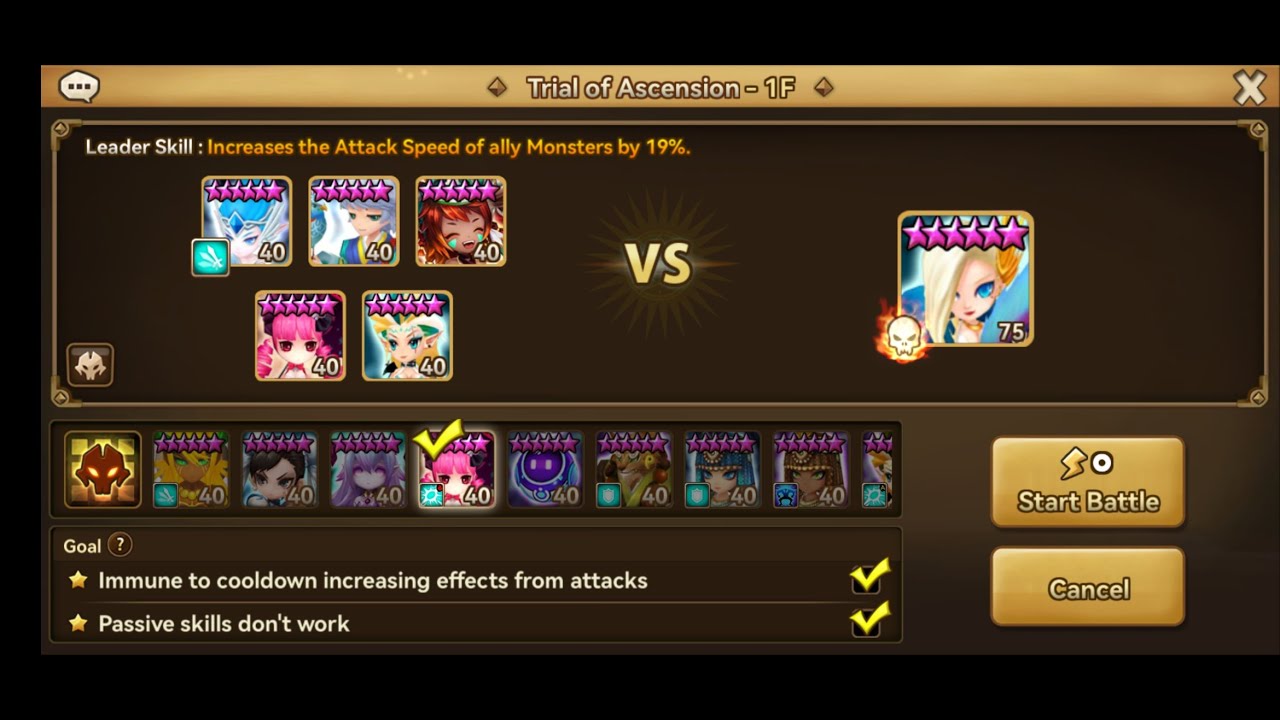
Task: Click the Trial of Ascension - 1F title
Action: tap(660, 88)
